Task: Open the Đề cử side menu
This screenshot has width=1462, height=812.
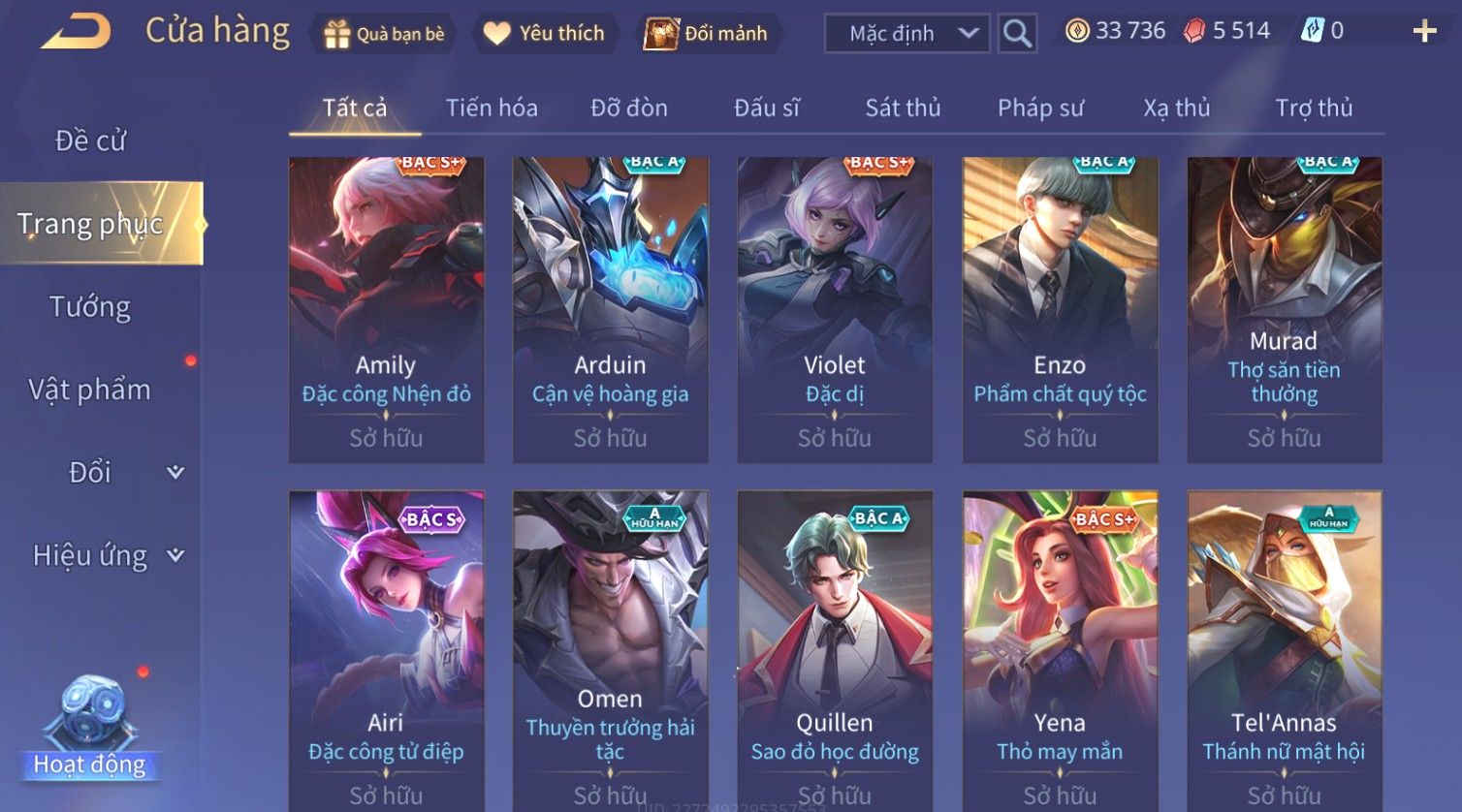Action: pos(90,141)
